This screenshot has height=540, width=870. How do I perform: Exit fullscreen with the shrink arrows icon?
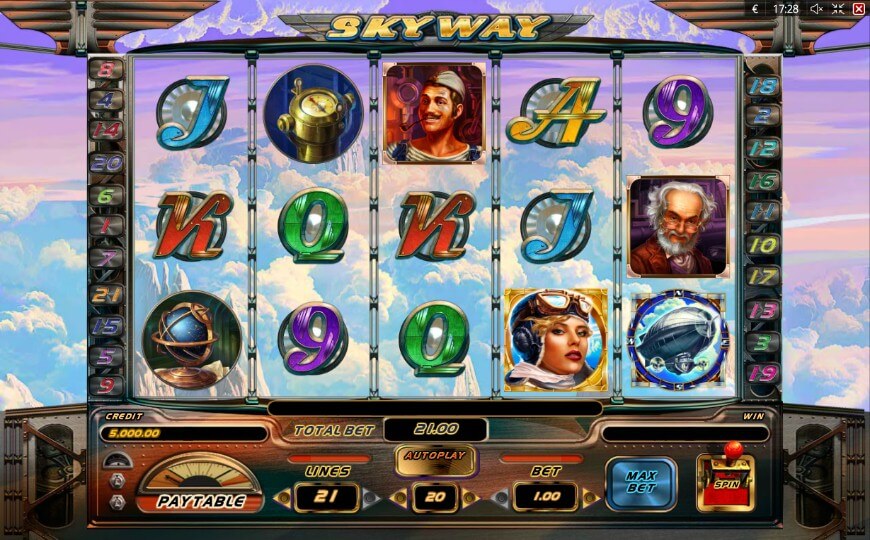tap(838, 9)
